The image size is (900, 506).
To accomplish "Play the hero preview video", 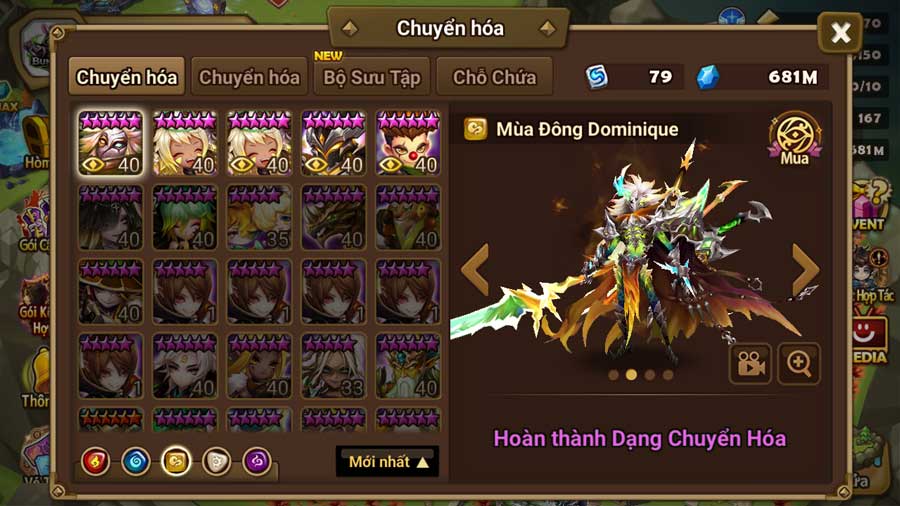I will 749,364.
